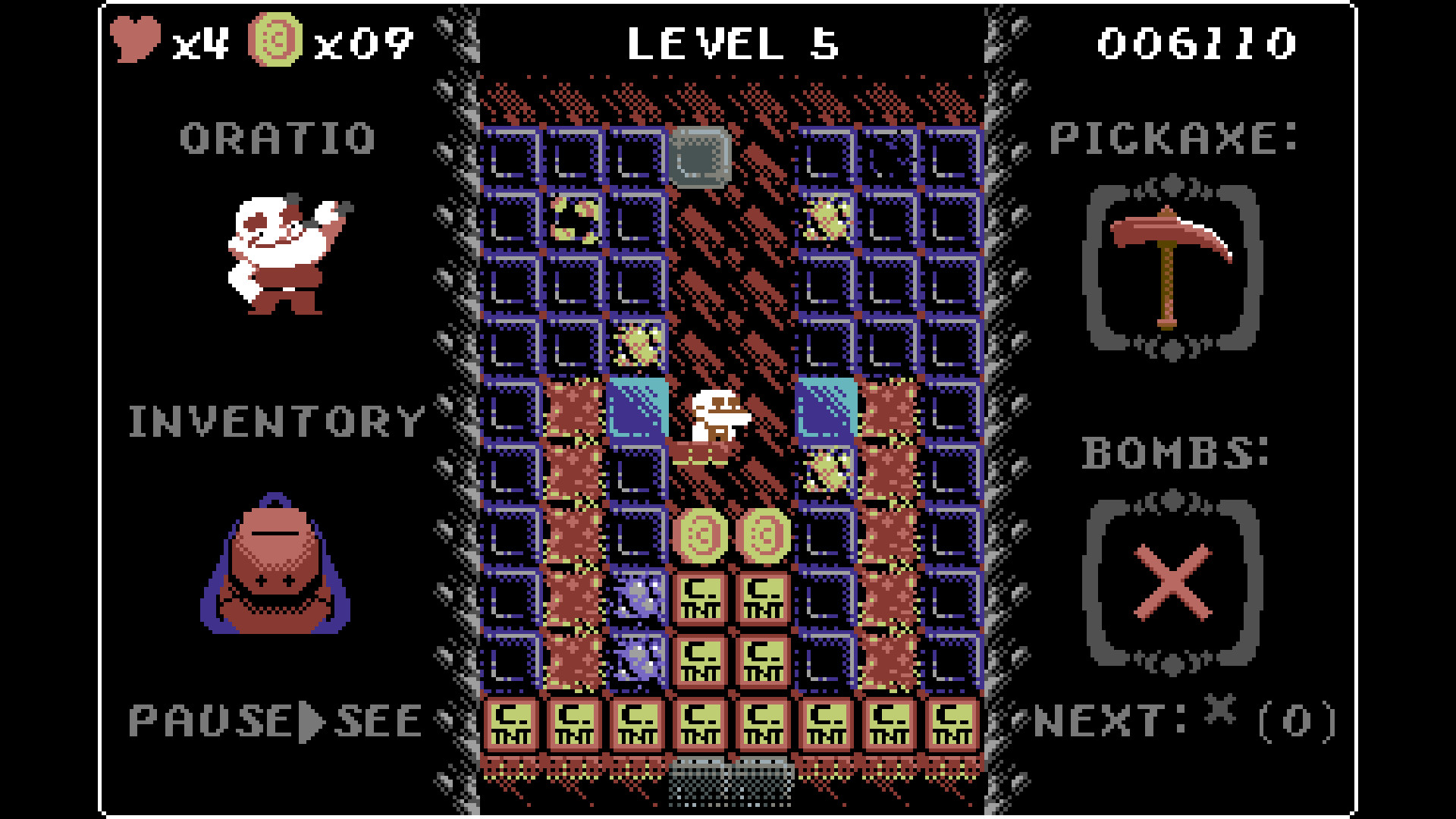Select the gray stone block at the top
This screenshot has height=819, width=1456.
[699, 157]
